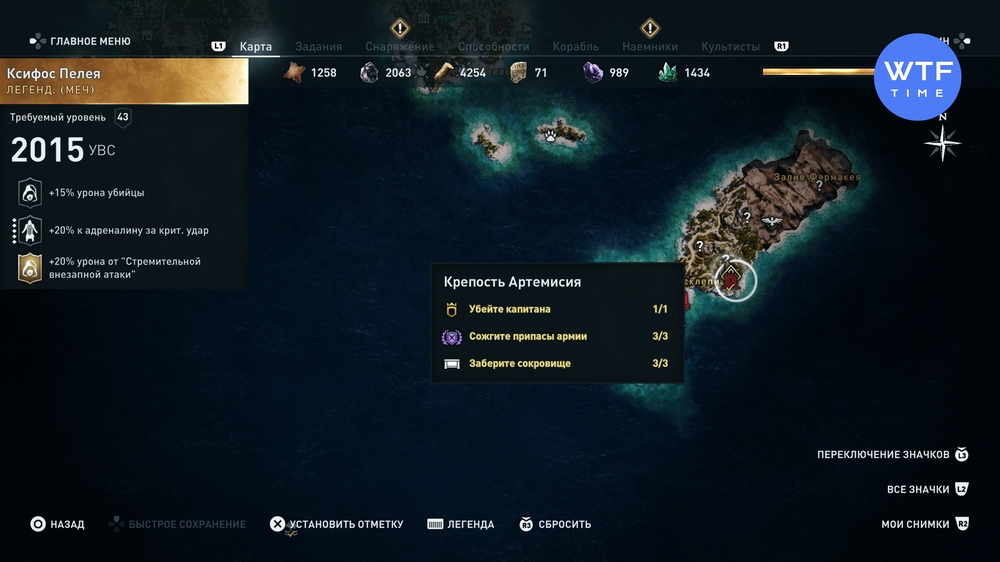
Task: Open the Главное меню option
Action: [89, 41]
